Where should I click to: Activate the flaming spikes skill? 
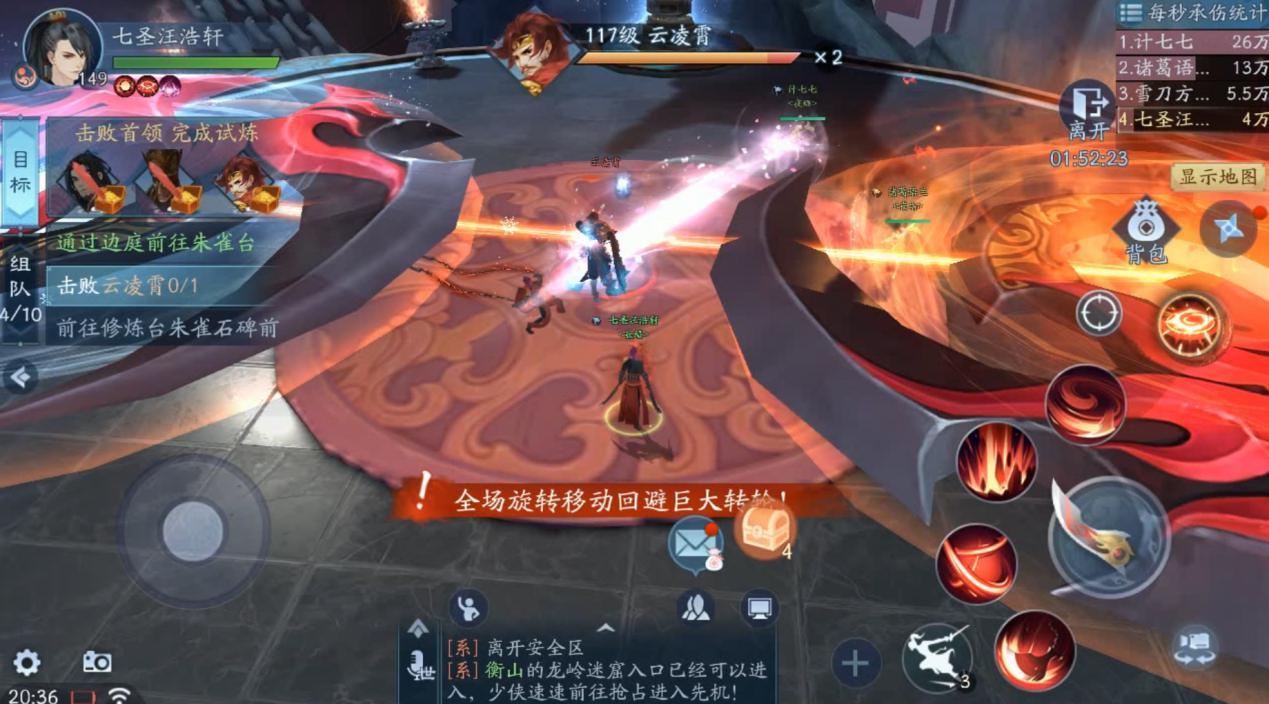click(996, 461)
